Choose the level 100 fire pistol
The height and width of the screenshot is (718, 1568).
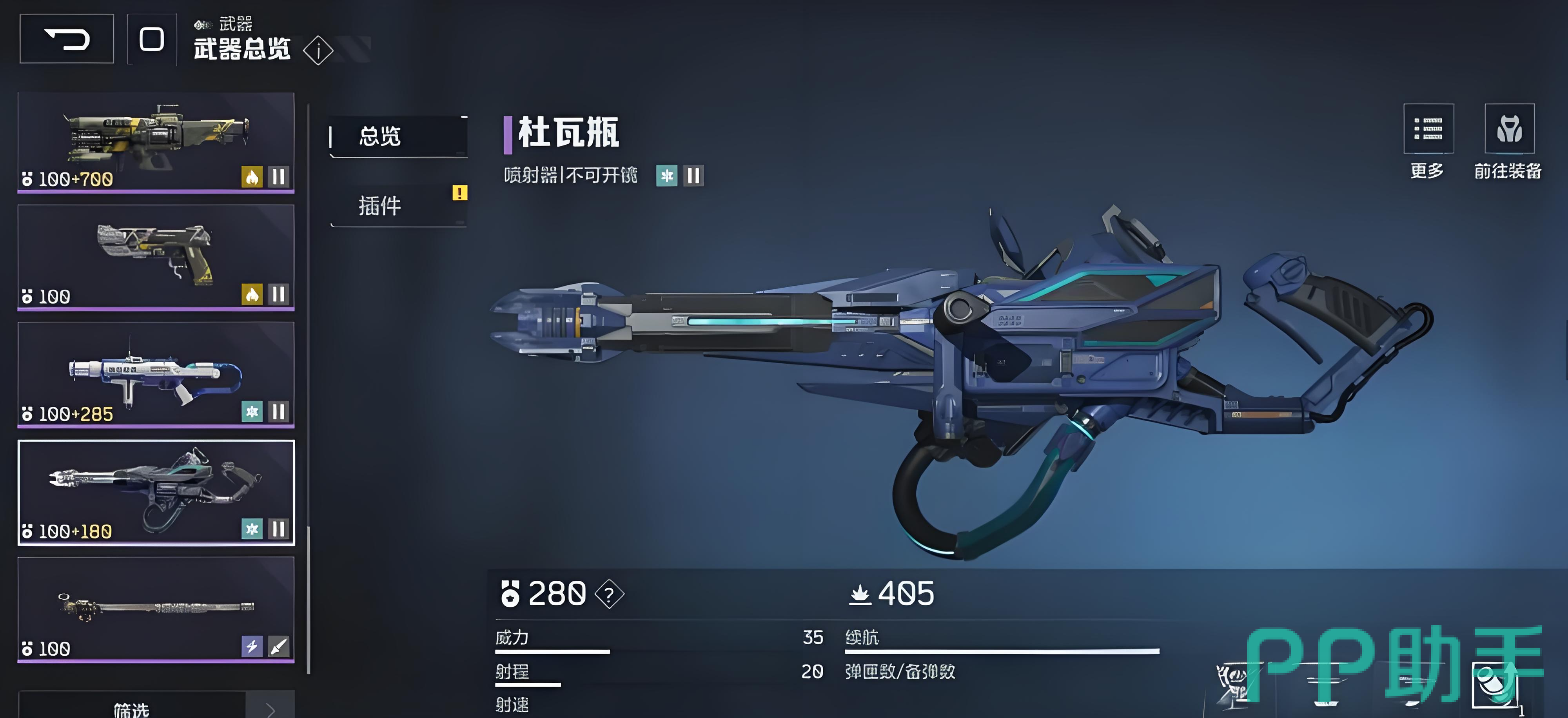(x=156, y=257)
